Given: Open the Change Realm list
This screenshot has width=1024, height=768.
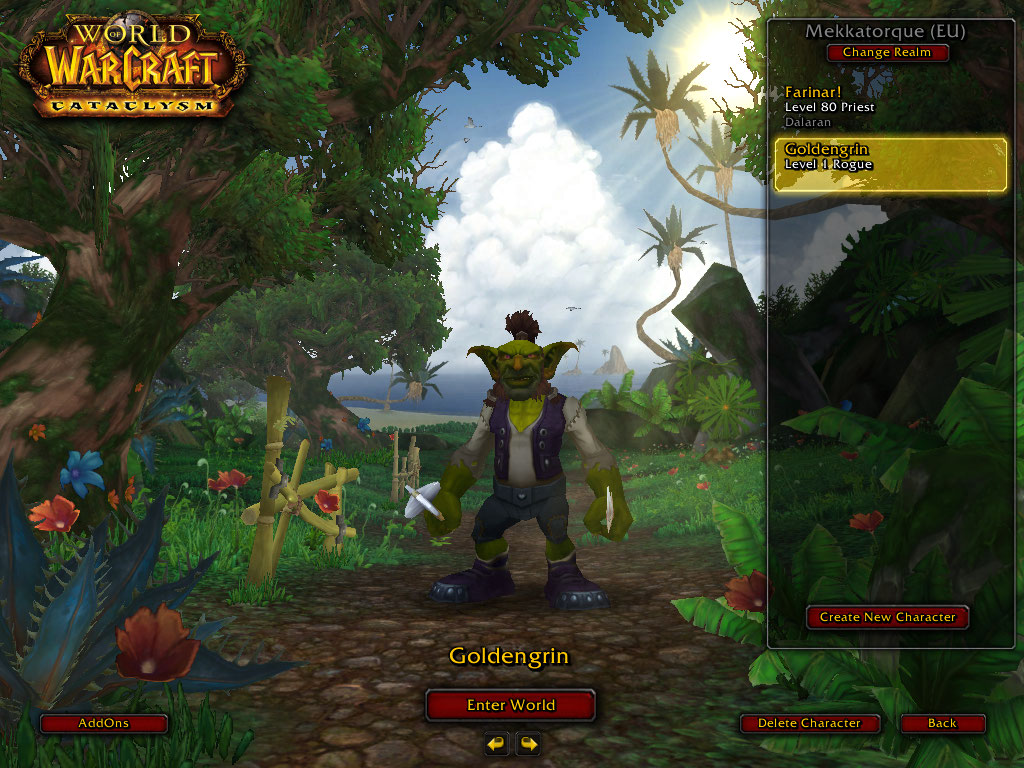Looking at the screenshot, I should (x=887, y=52).
